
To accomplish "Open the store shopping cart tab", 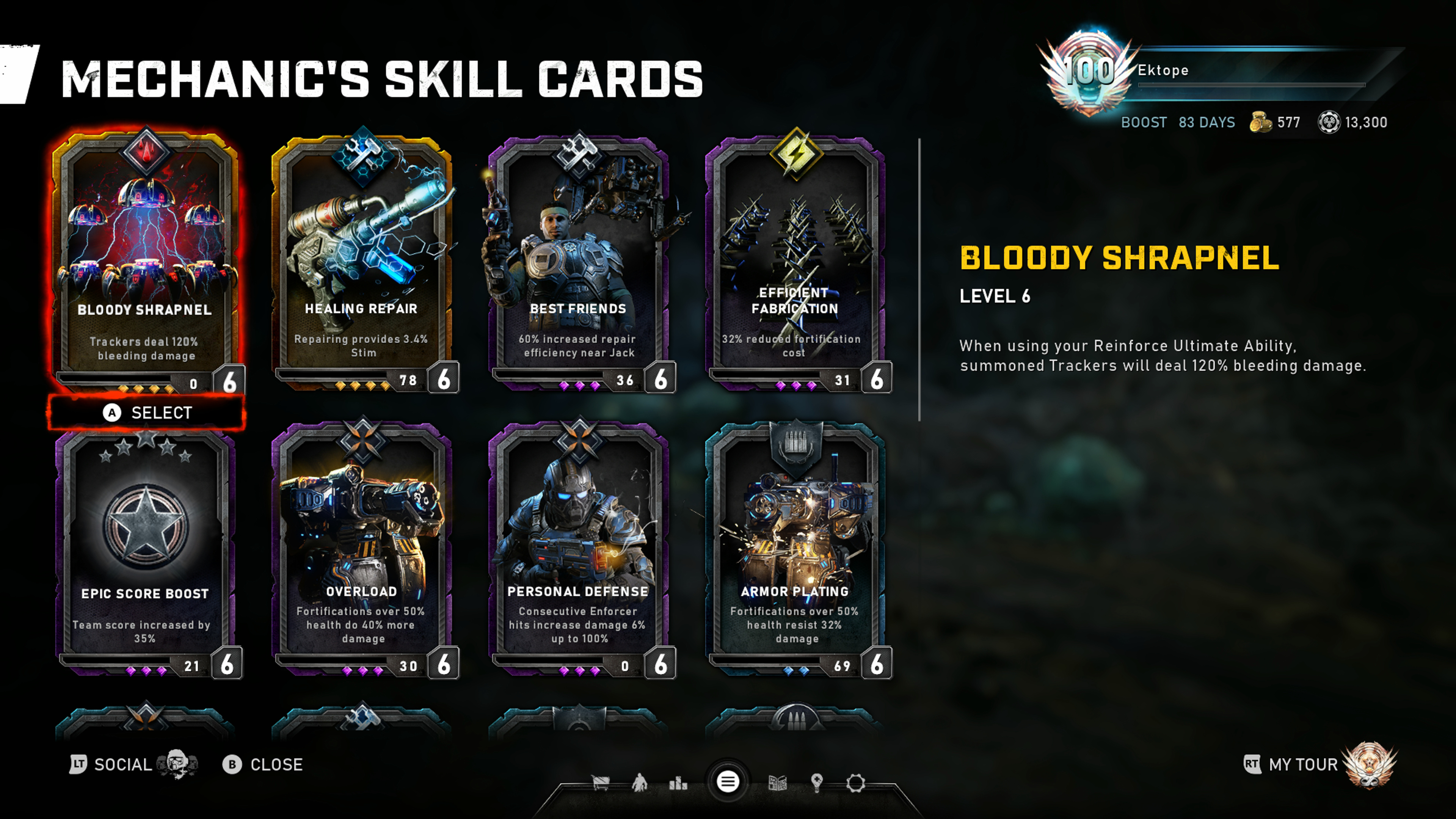I will (600, 783).
